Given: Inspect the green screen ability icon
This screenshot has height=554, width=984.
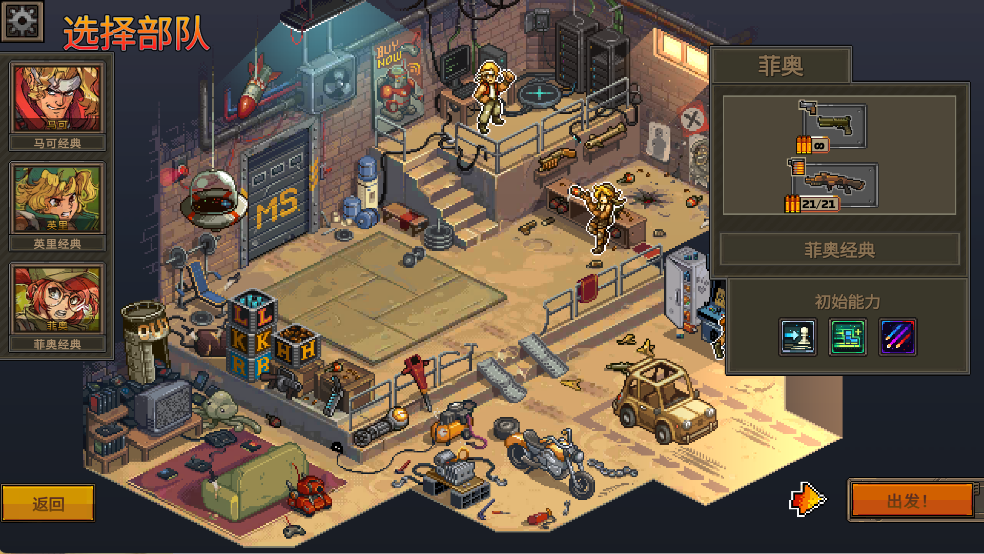Looking at the screenshot, I should (848, 338).
